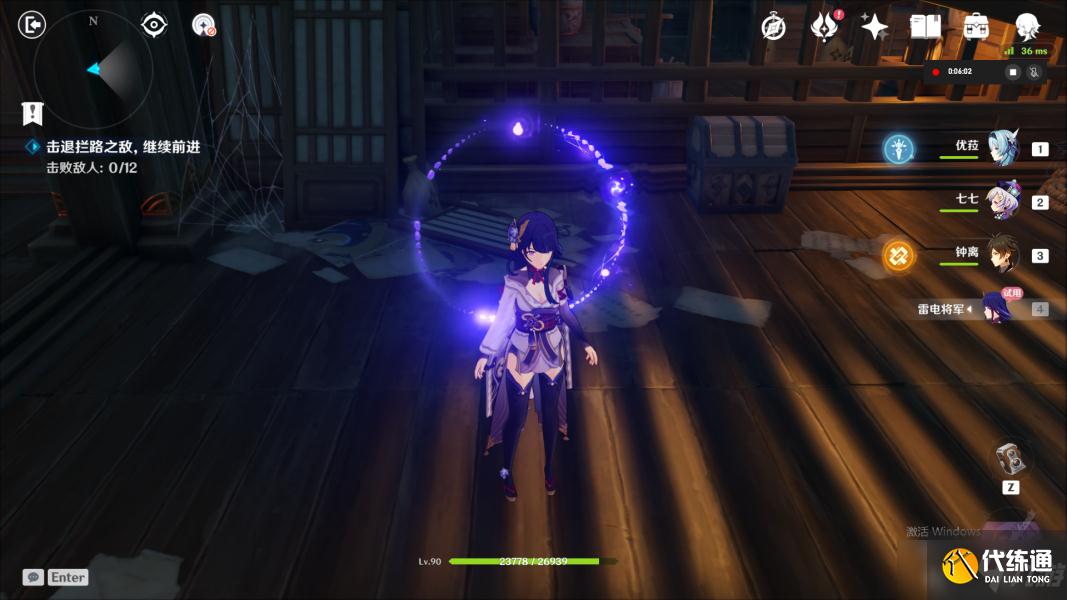This screenshot has width=1067, height=600.
Task: Open the chat speech bubble box
Action: tap(34, 577)
